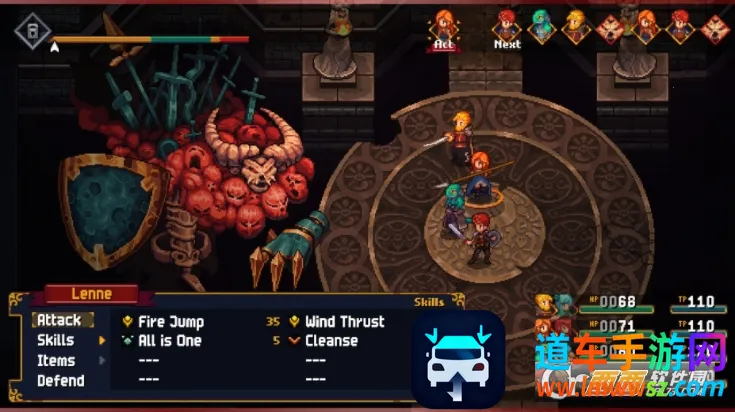
Task: Open the Skills command list
Action: point(56,341)
